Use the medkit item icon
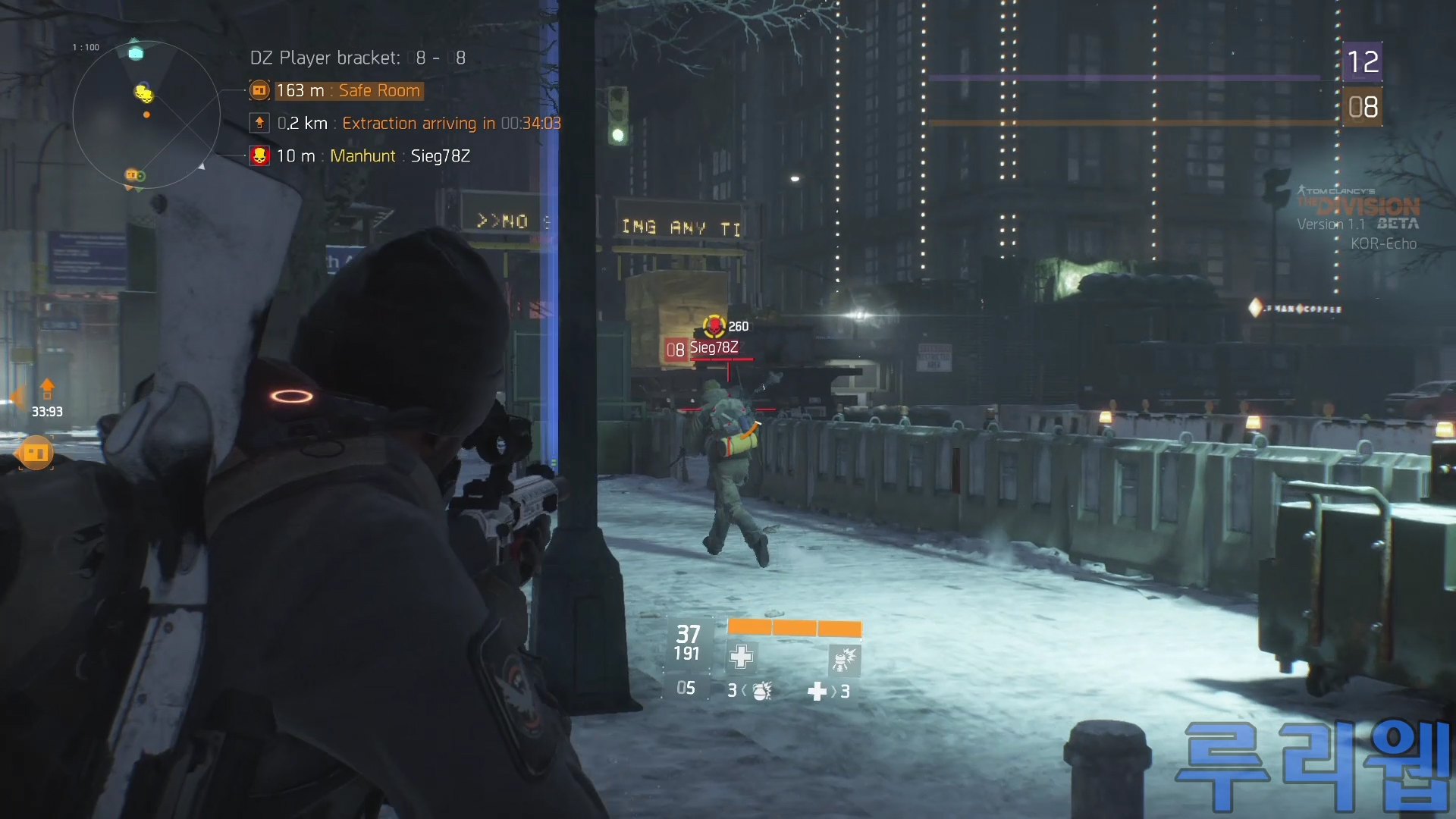Image resolution: width=1456 pixels, height=819 pixels. [x=817, y=692]
